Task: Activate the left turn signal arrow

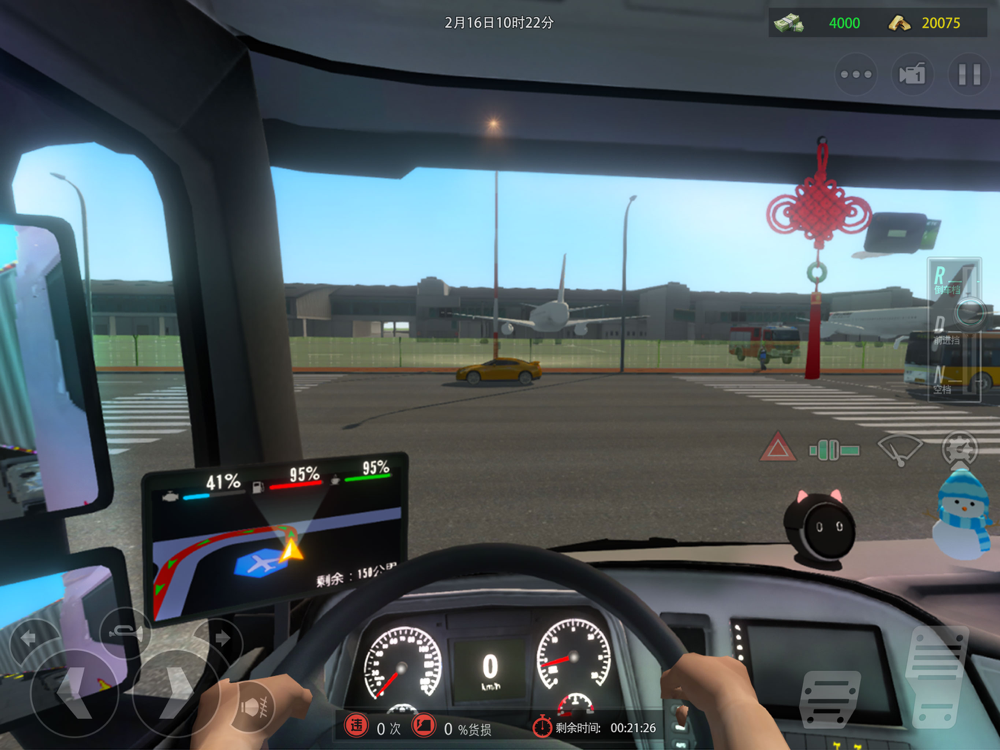Action: coord(28,635)
